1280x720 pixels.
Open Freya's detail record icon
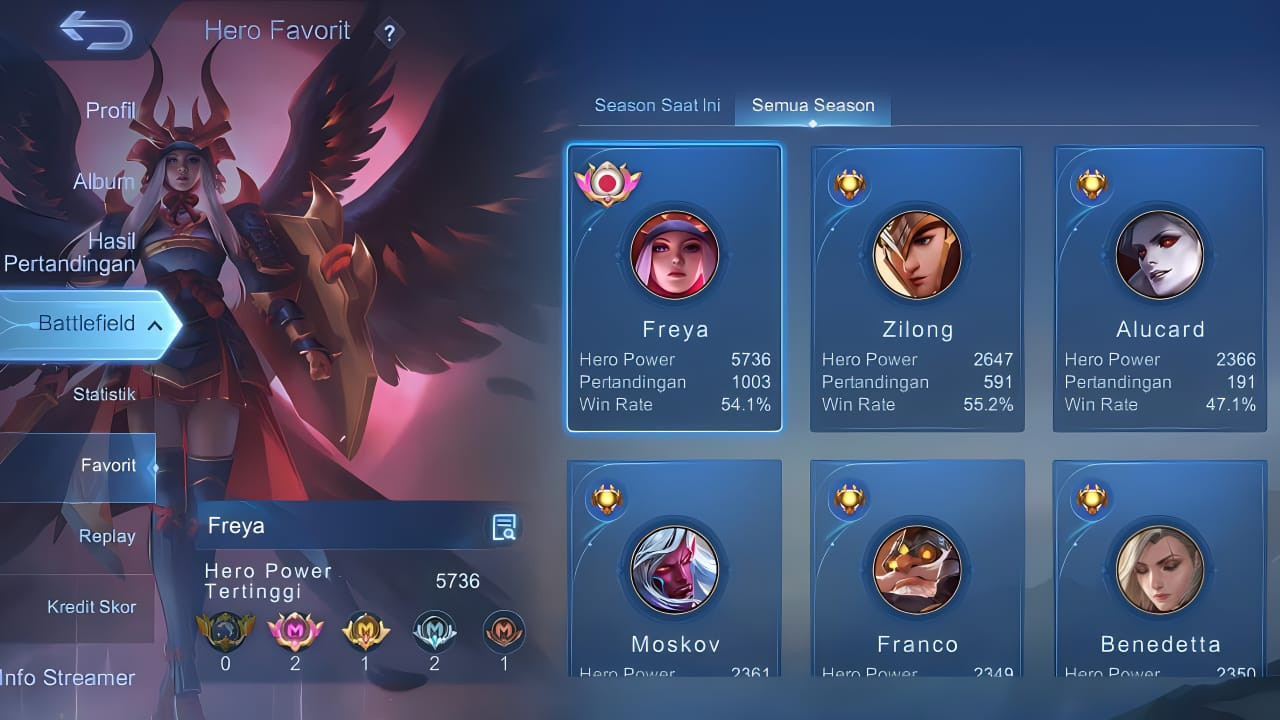505,527
